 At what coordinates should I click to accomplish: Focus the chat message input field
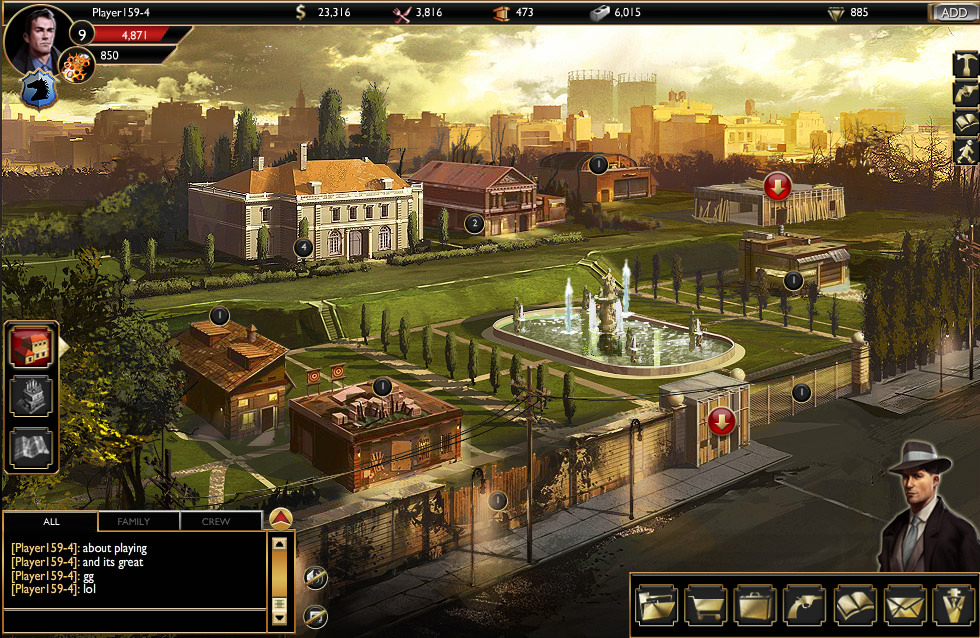point(134,620)
